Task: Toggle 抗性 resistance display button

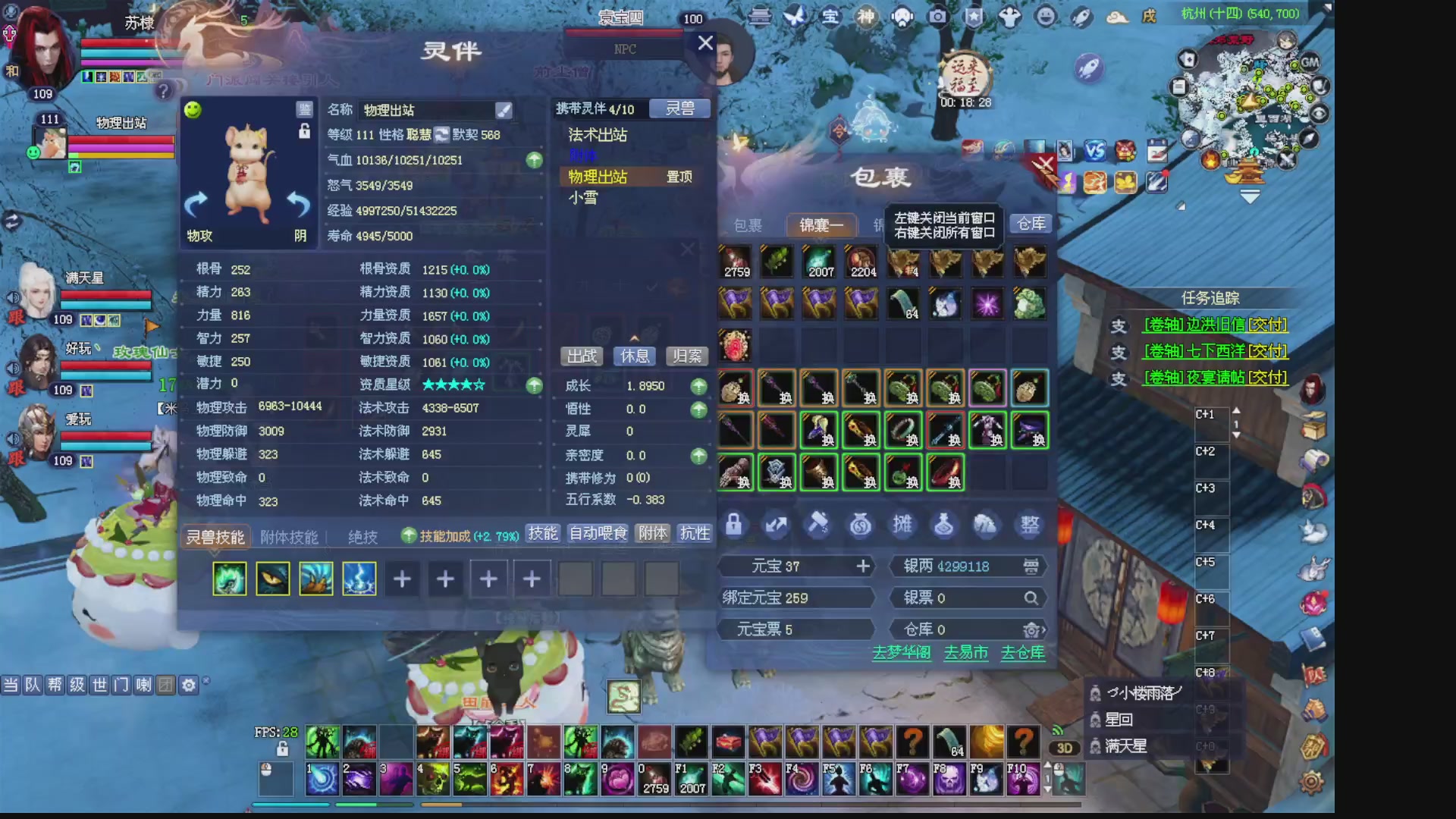Action: (x=695, y=533)
